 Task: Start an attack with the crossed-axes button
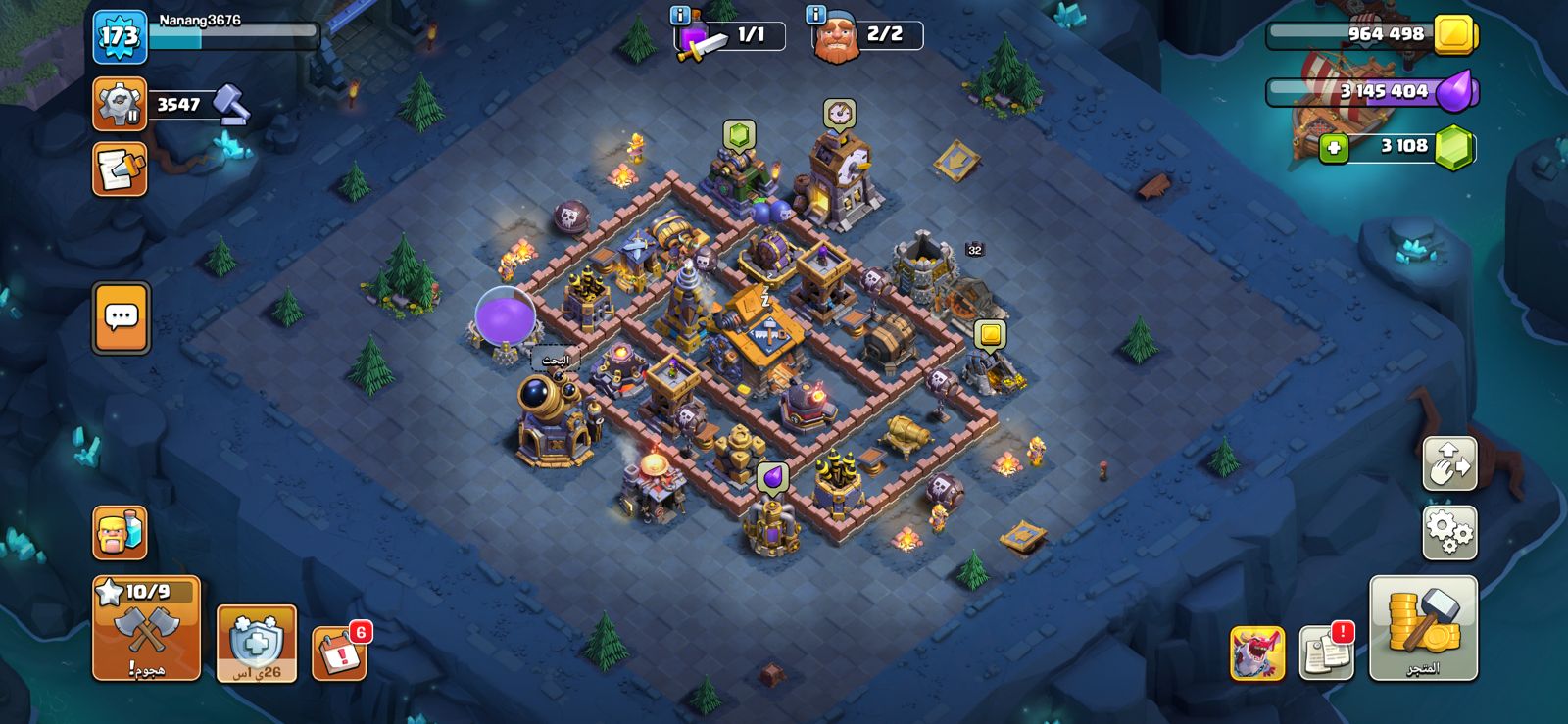tap(147, 629)
